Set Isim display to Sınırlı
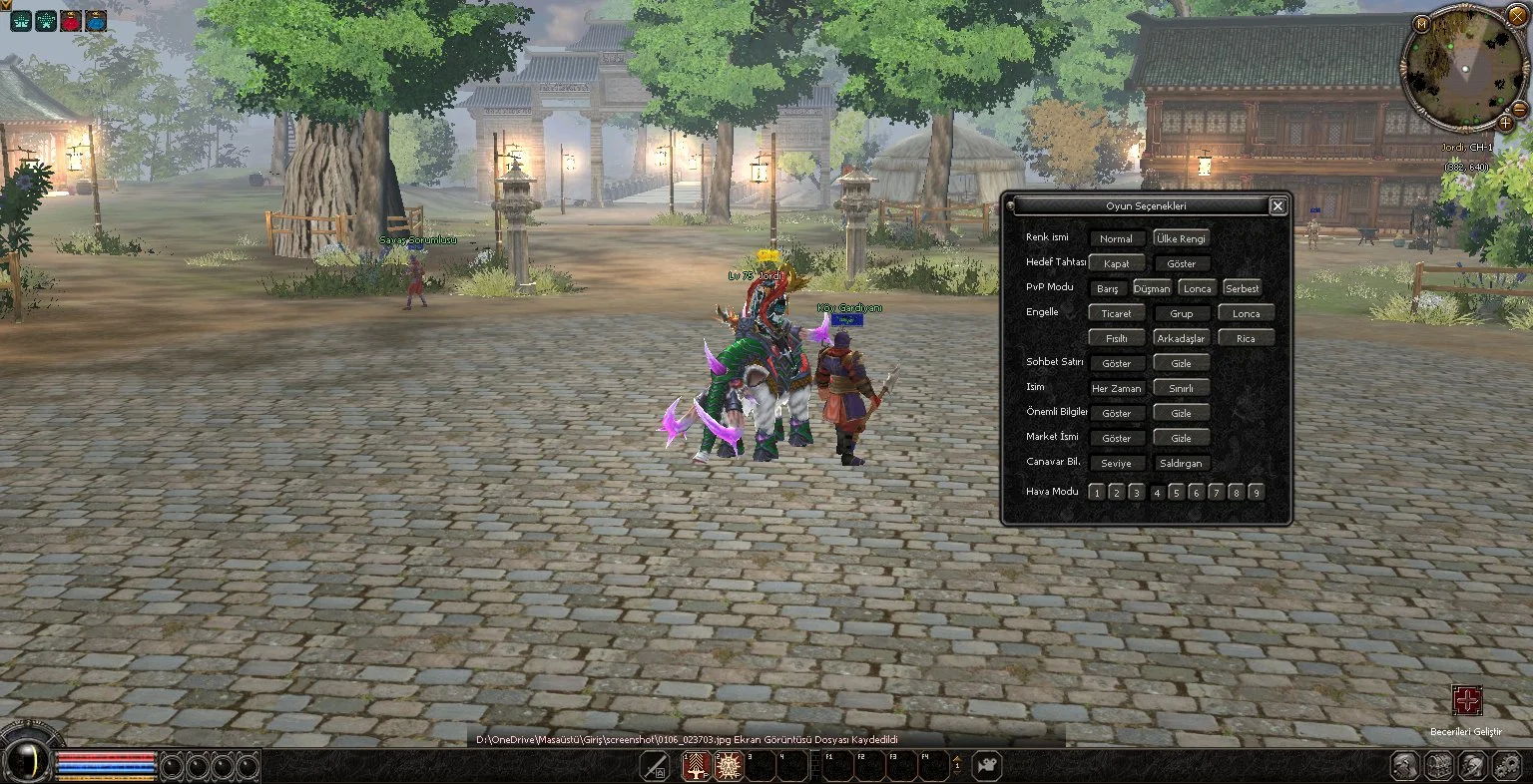Viewport: 1533px width, 784px height. pos(1181,389)
